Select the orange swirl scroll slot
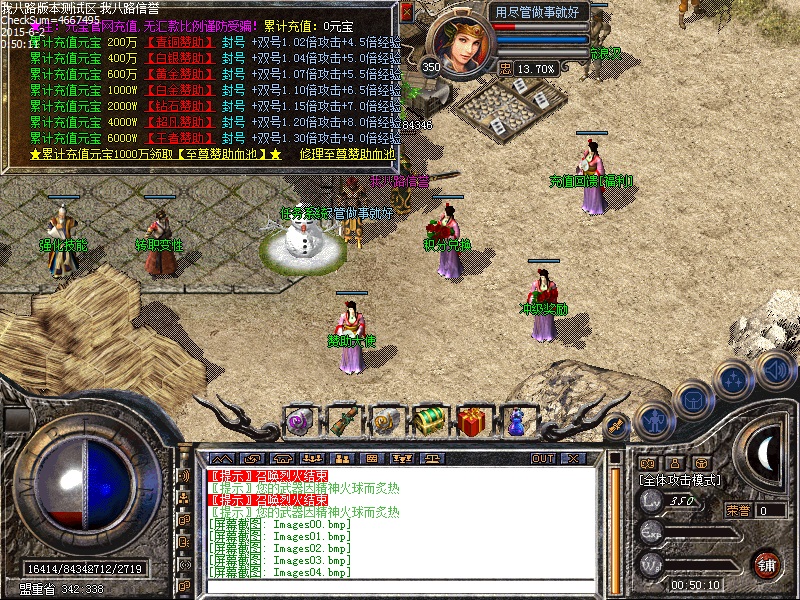 point(387,420)
